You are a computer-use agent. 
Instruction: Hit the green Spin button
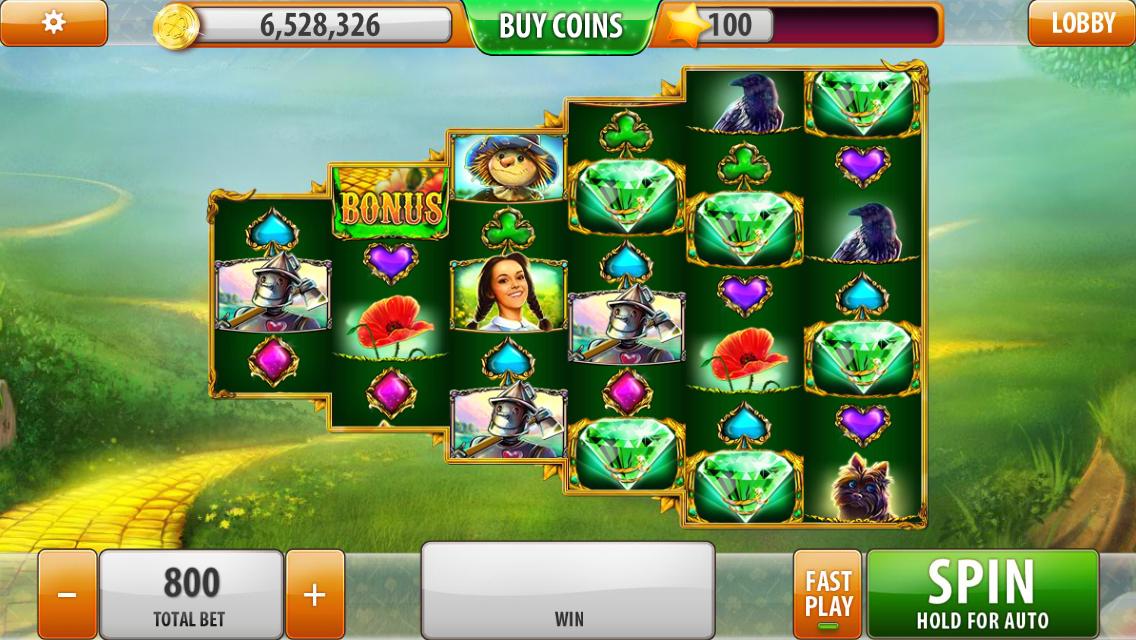click(982, 594)
